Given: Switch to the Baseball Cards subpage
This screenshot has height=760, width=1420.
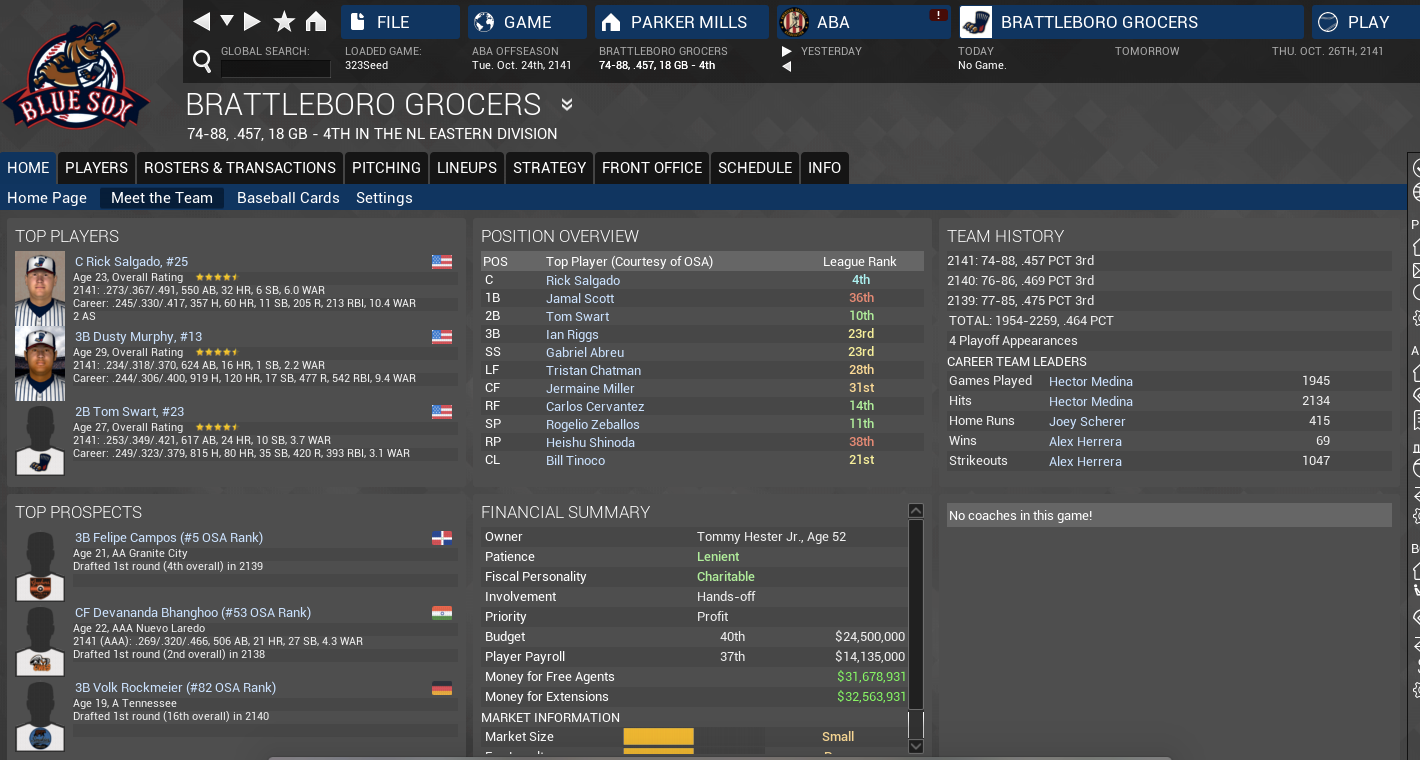Looking at the screenshot, I should (288, 198).
